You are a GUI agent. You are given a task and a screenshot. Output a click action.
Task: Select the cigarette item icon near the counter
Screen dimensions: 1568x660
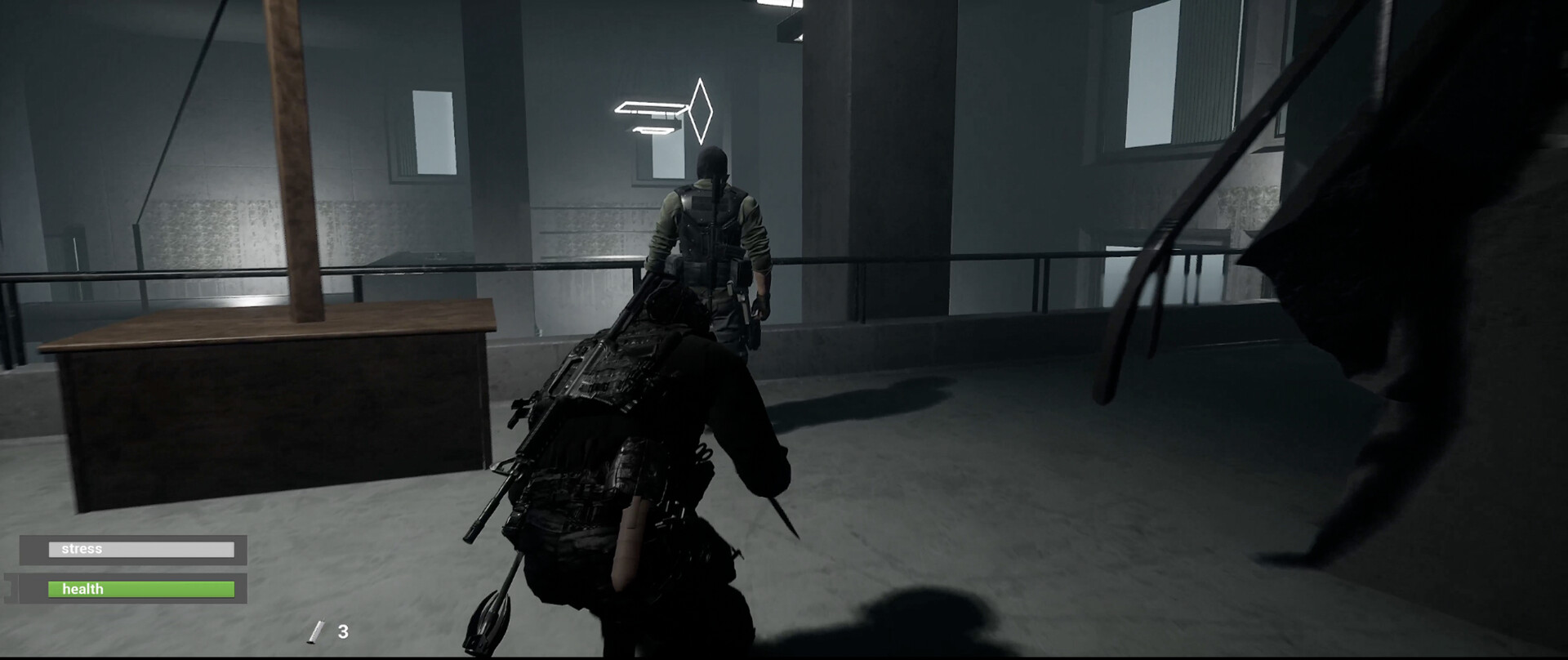pyautogui.click(x=317, y=631)
